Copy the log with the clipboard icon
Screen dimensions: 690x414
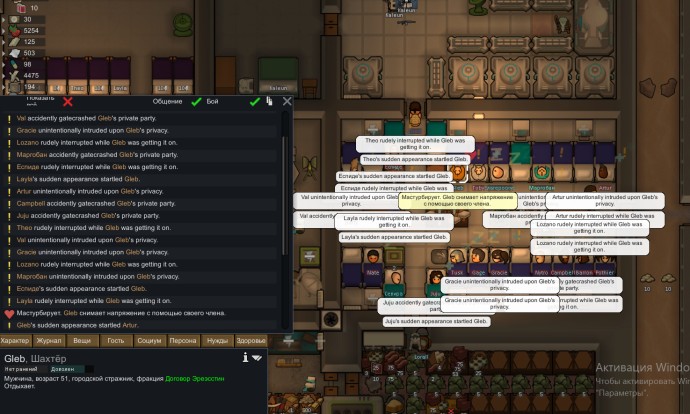coord(270,101)
